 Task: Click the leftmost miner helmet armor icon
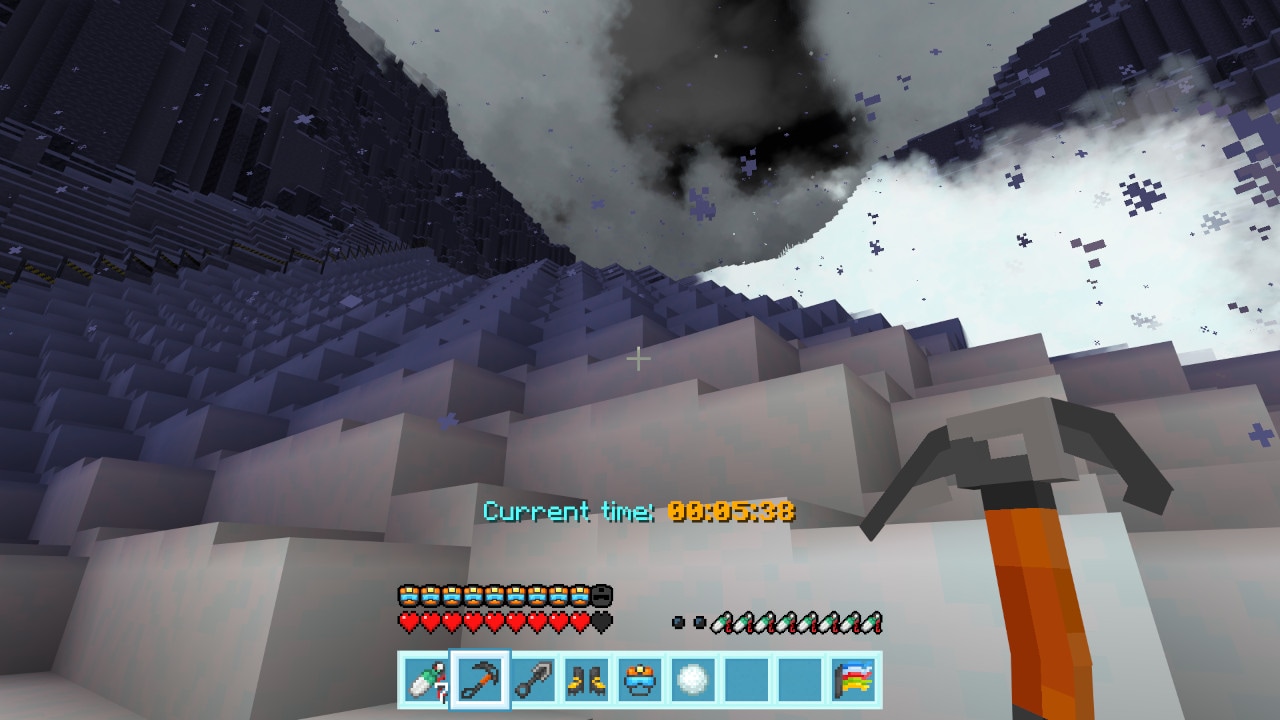click(409, 594)
